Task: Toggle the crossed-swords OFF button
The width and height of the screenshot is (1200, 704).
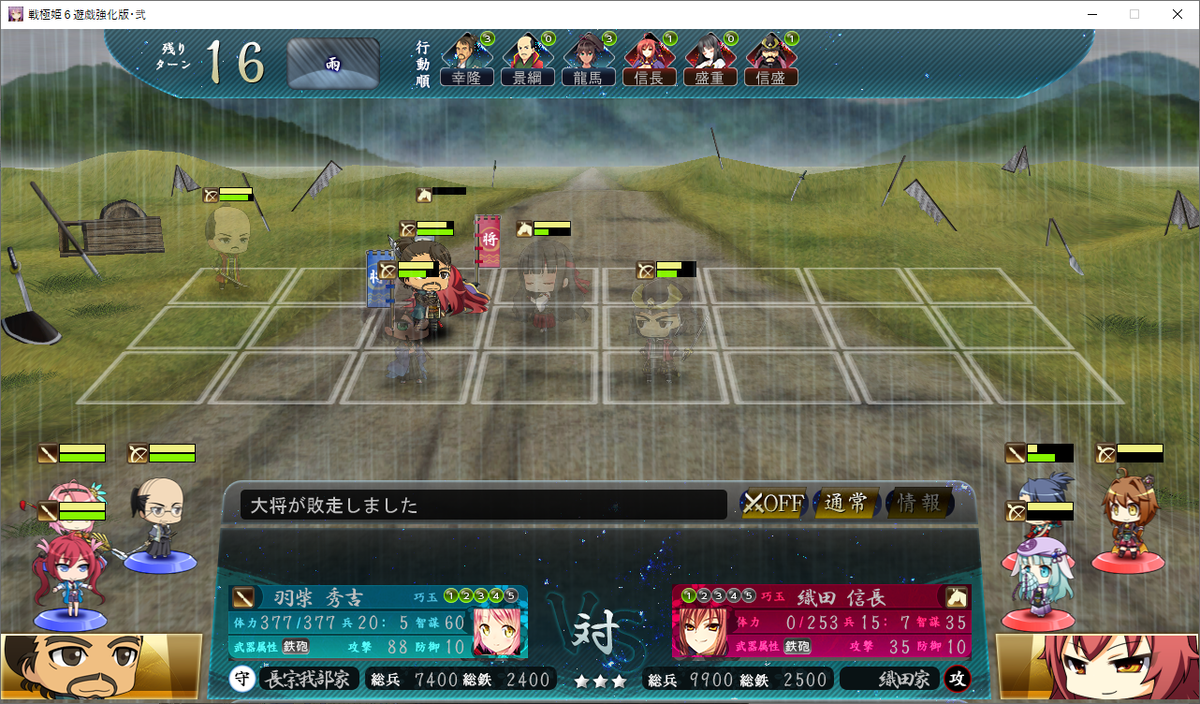Action: (773, 503)
